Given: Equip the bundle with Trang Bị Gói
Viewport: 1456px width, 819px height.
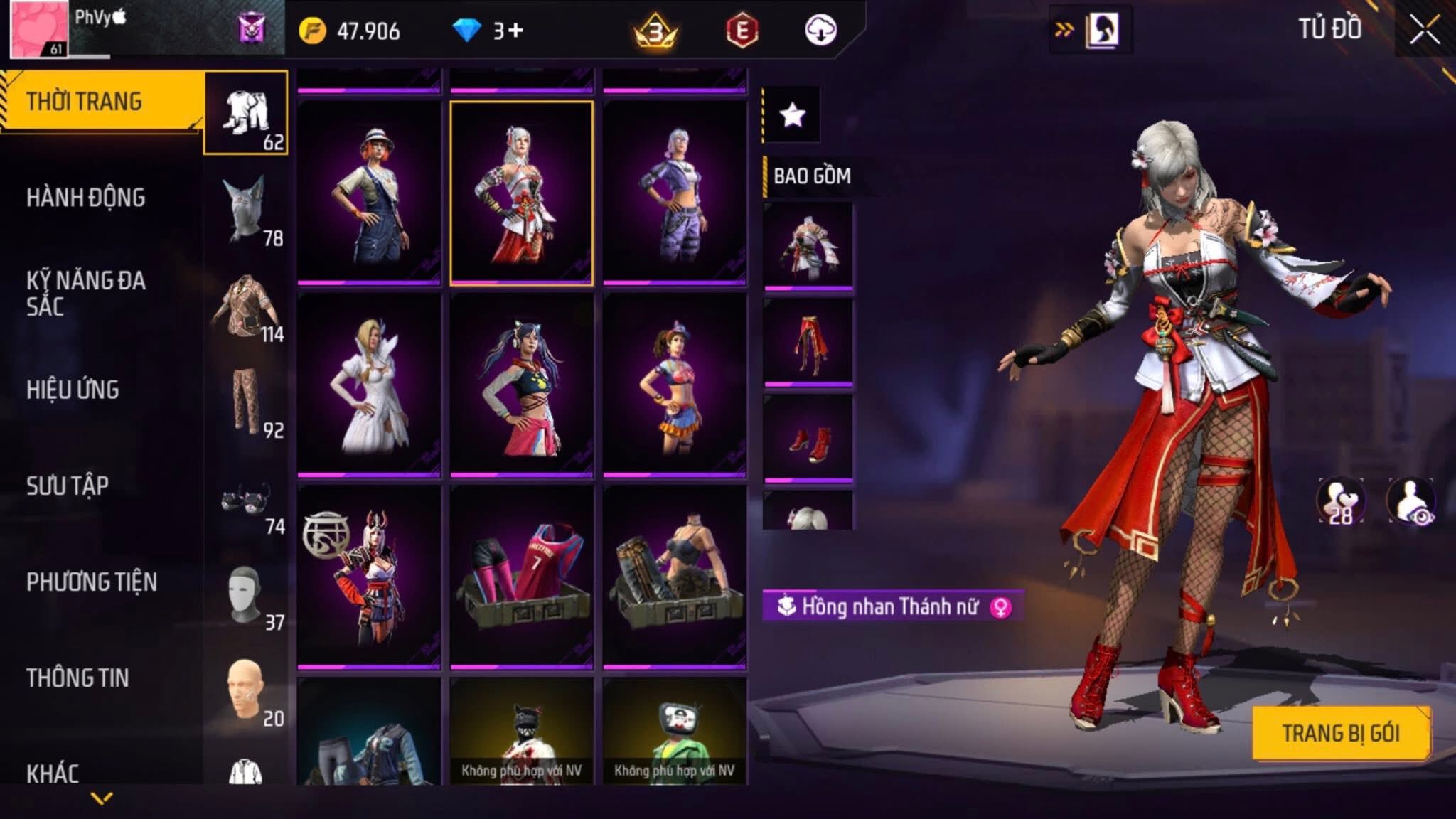Looking at the screenshot, I should 1341,733.
